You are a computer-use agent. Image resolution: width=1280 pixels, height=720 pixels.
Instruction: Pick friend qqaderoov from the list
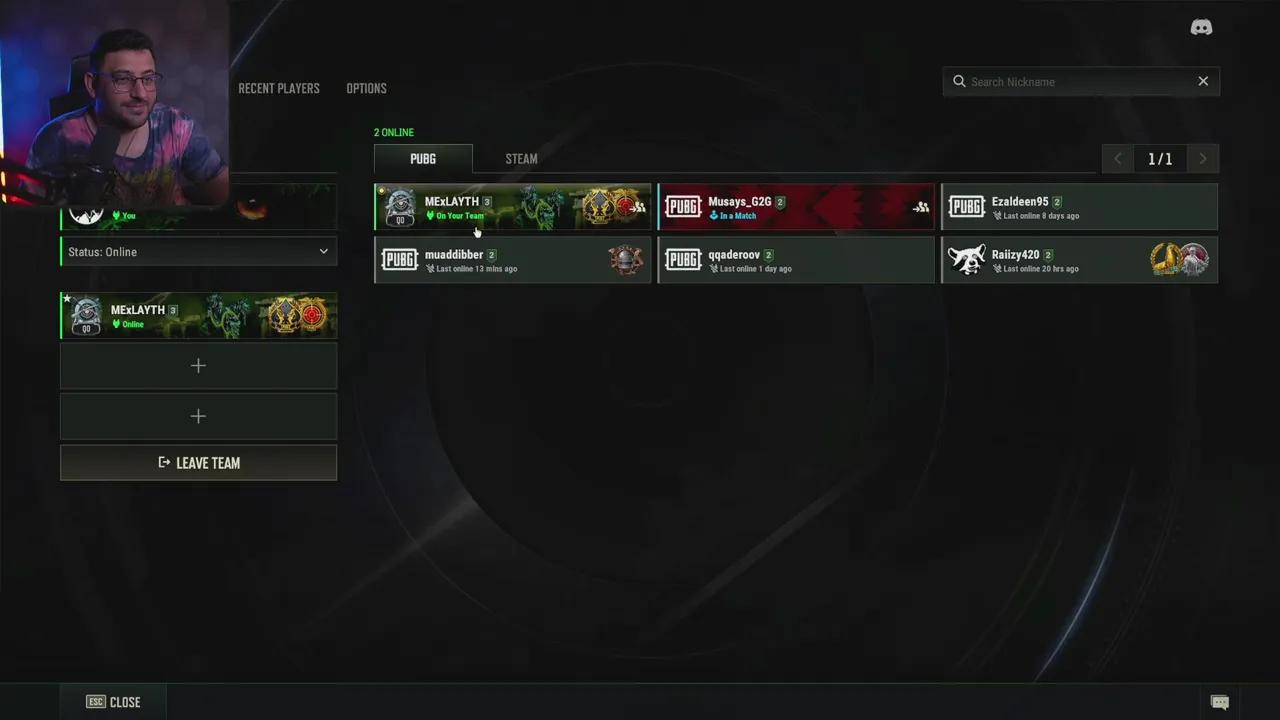point(795,260)
